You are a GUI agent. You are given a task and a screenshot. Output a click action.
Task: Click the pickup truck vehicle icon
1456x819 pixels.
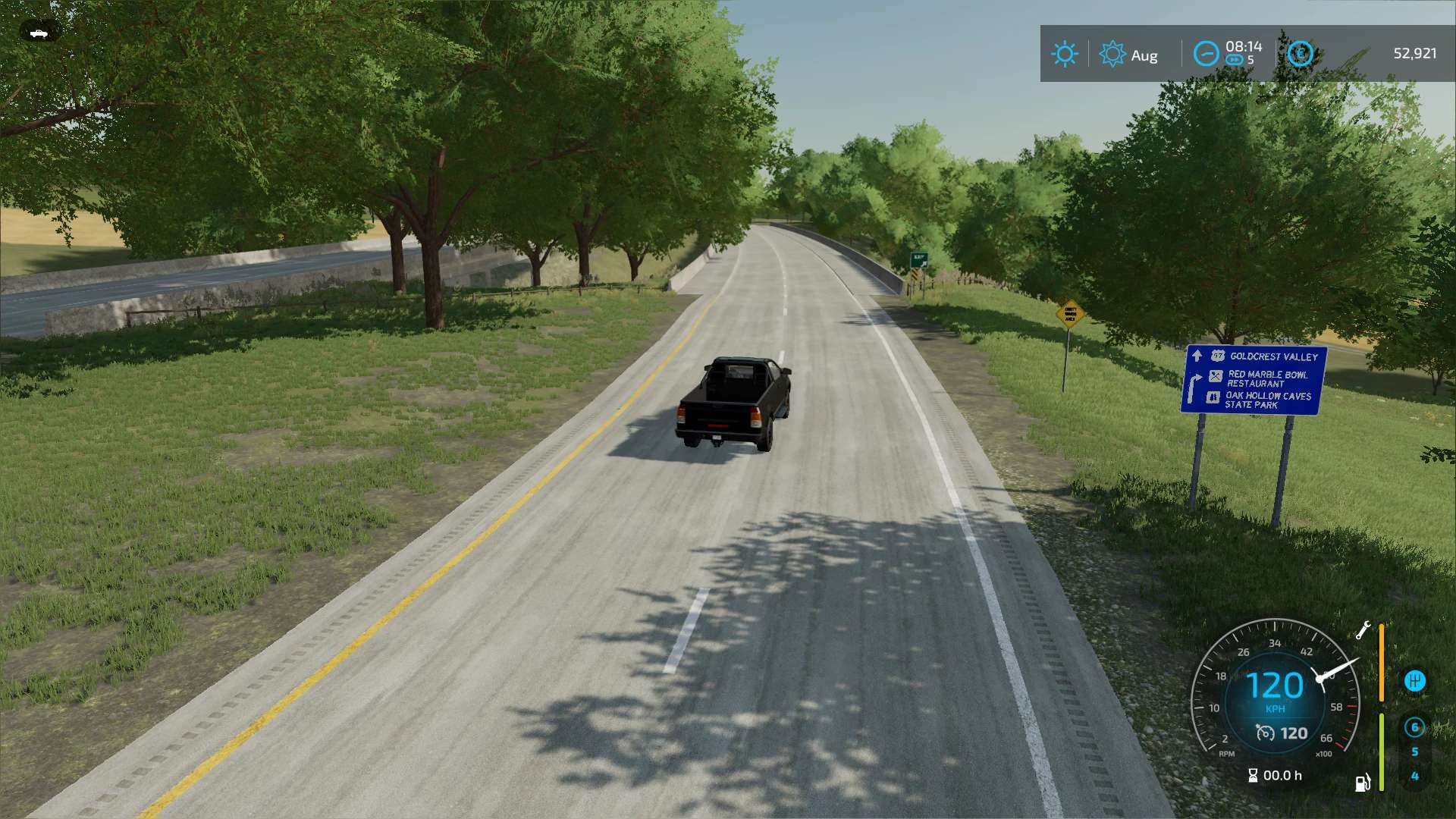pos(39,33)
